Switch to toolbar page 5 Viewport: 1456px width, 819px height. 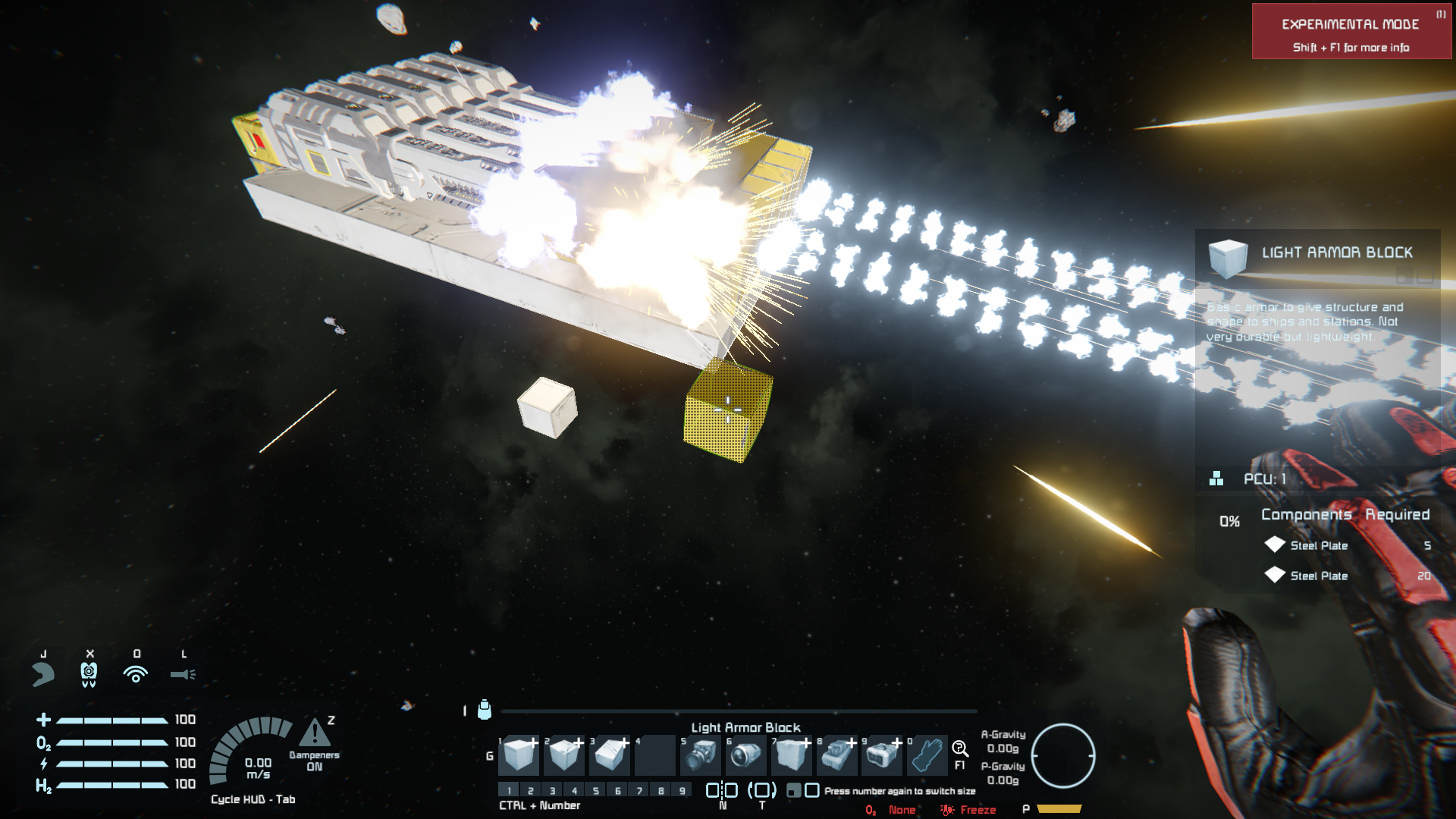pyautogui.click(x=596, y=790)
